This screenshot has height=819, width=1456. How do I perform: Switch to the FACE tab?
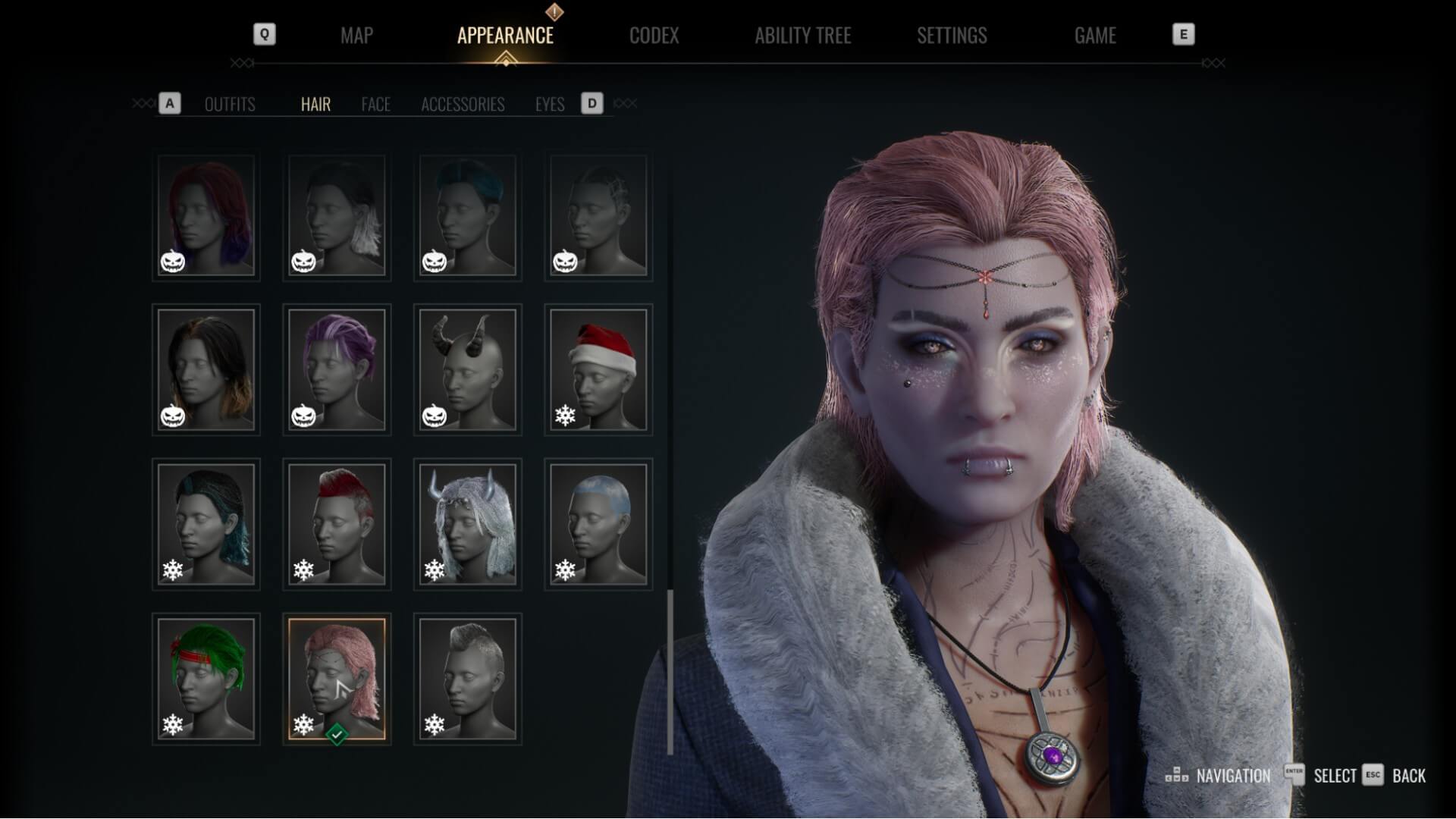(376, 105)
